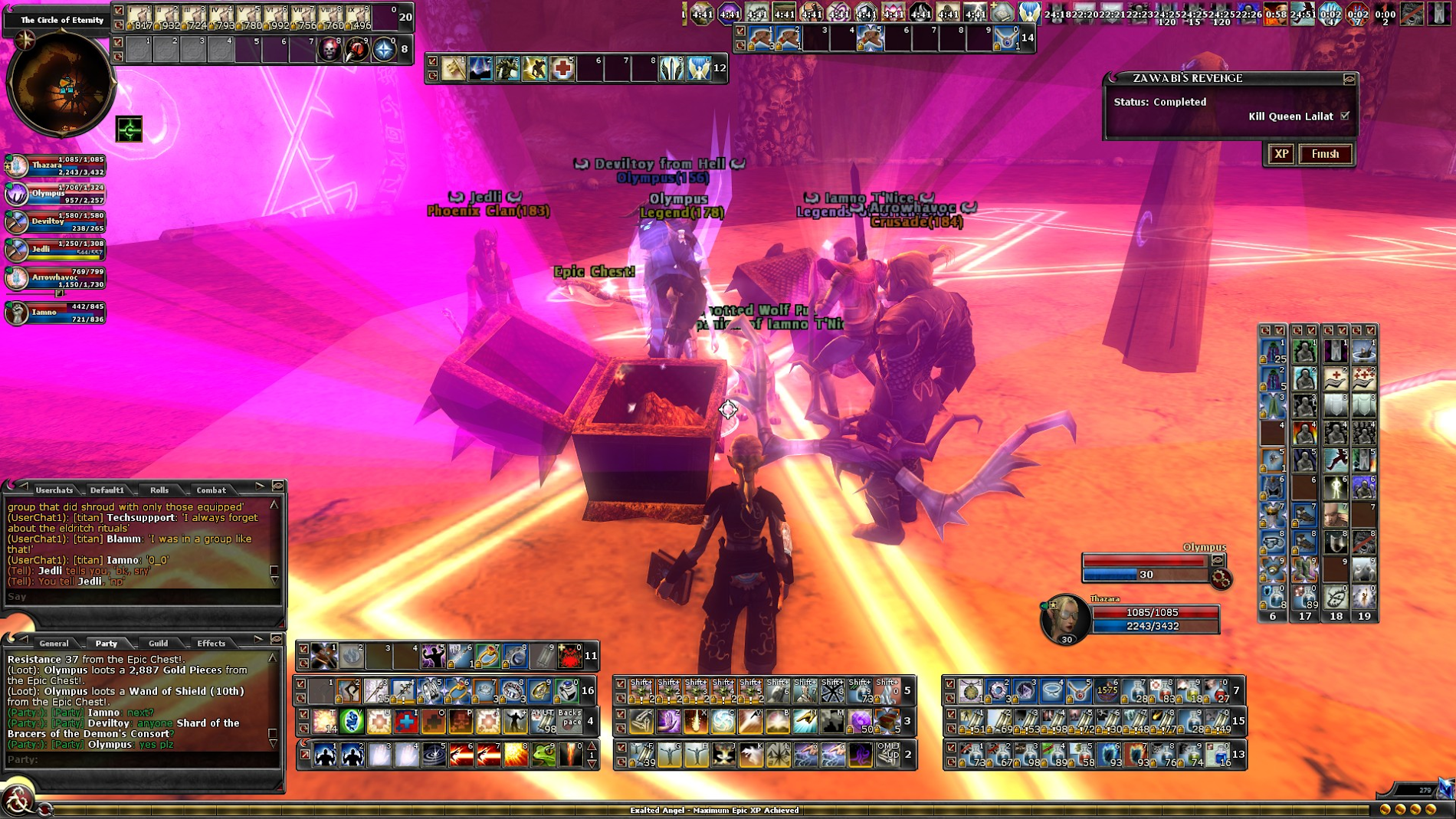This screenshot has height=819, width=1456.
Task: Select Olympus in the party list
Action: [x=17, y=194]
